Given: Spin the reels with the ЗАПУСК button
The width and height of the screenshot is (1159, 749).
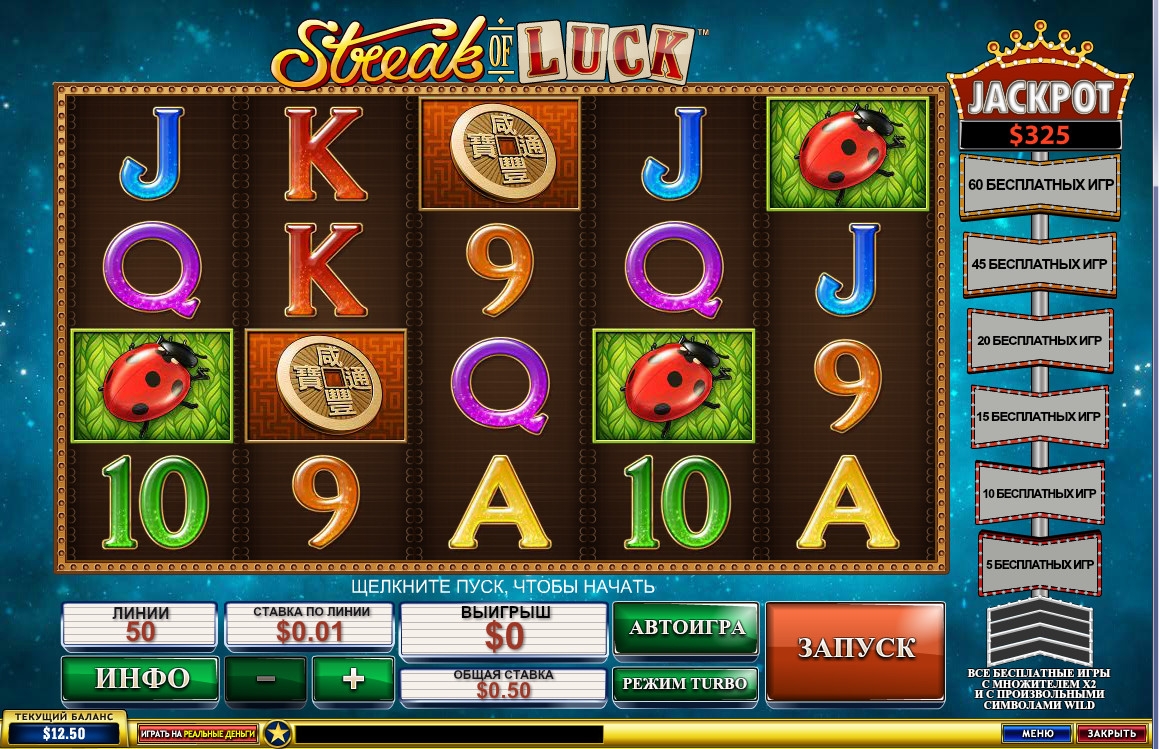Looking at the screenshot, I should [x=855, y=648].
